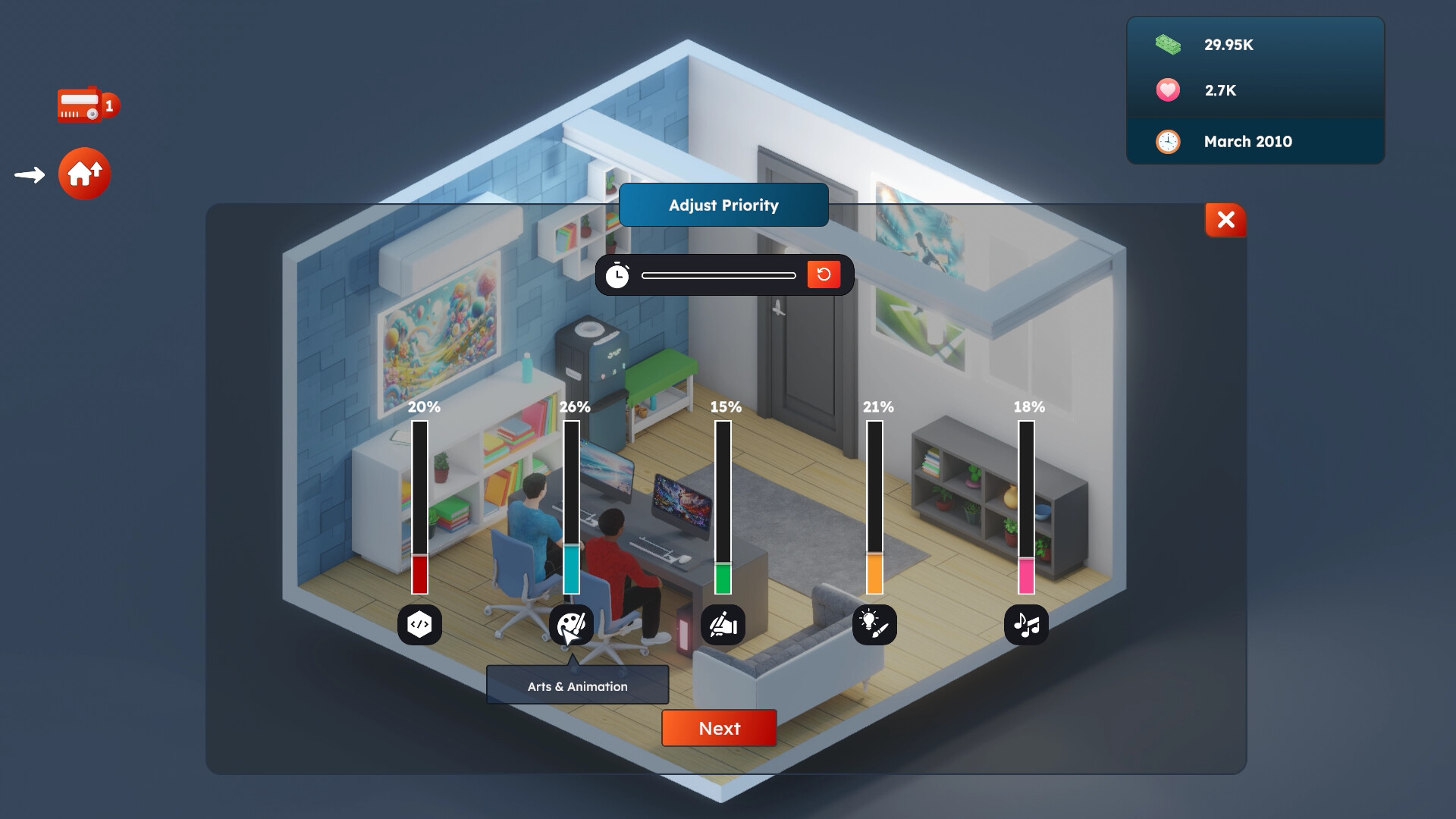Click the stopwatch timer icon

point(618,275)
